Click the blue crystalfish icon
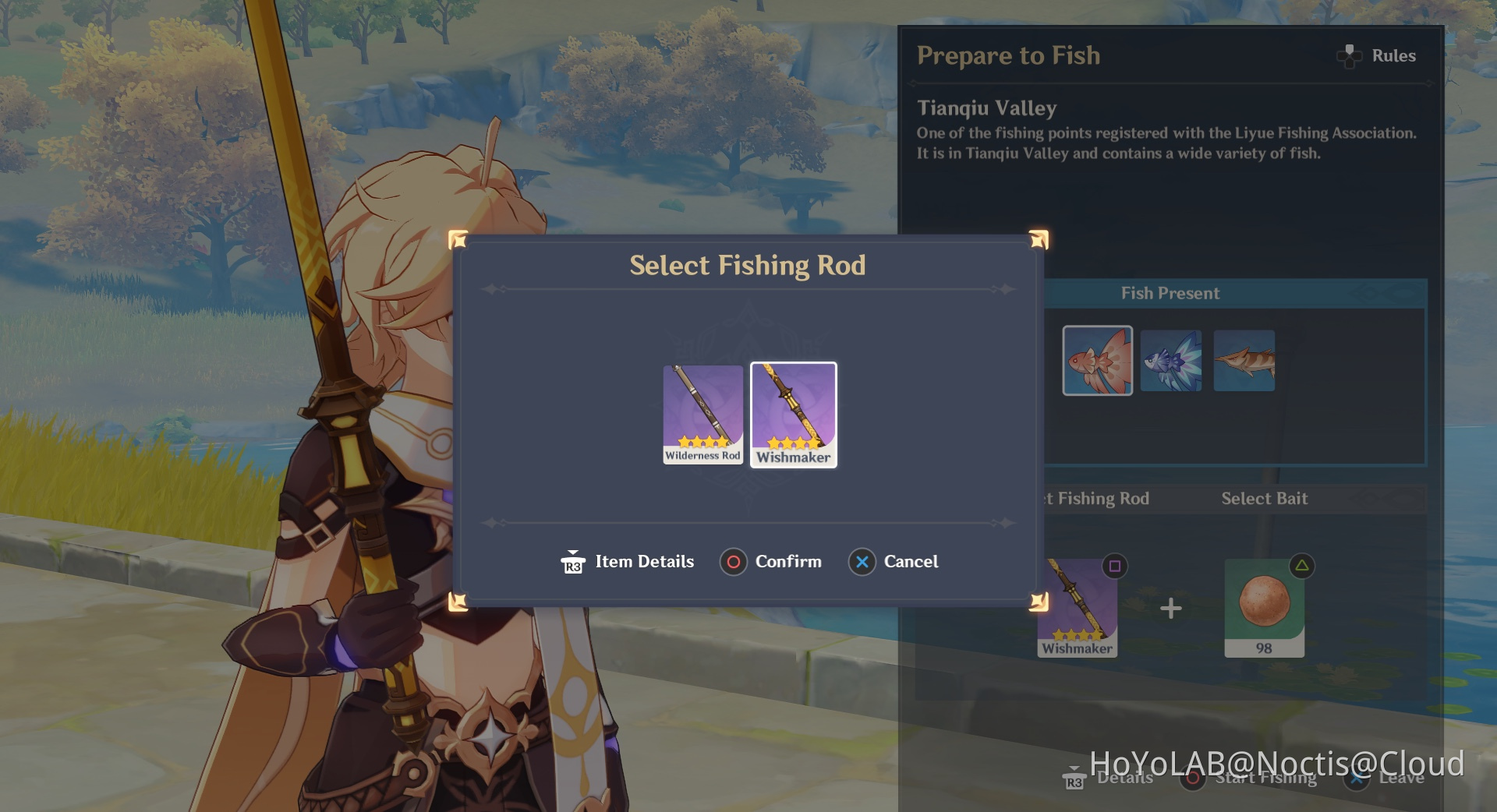 1171,360
